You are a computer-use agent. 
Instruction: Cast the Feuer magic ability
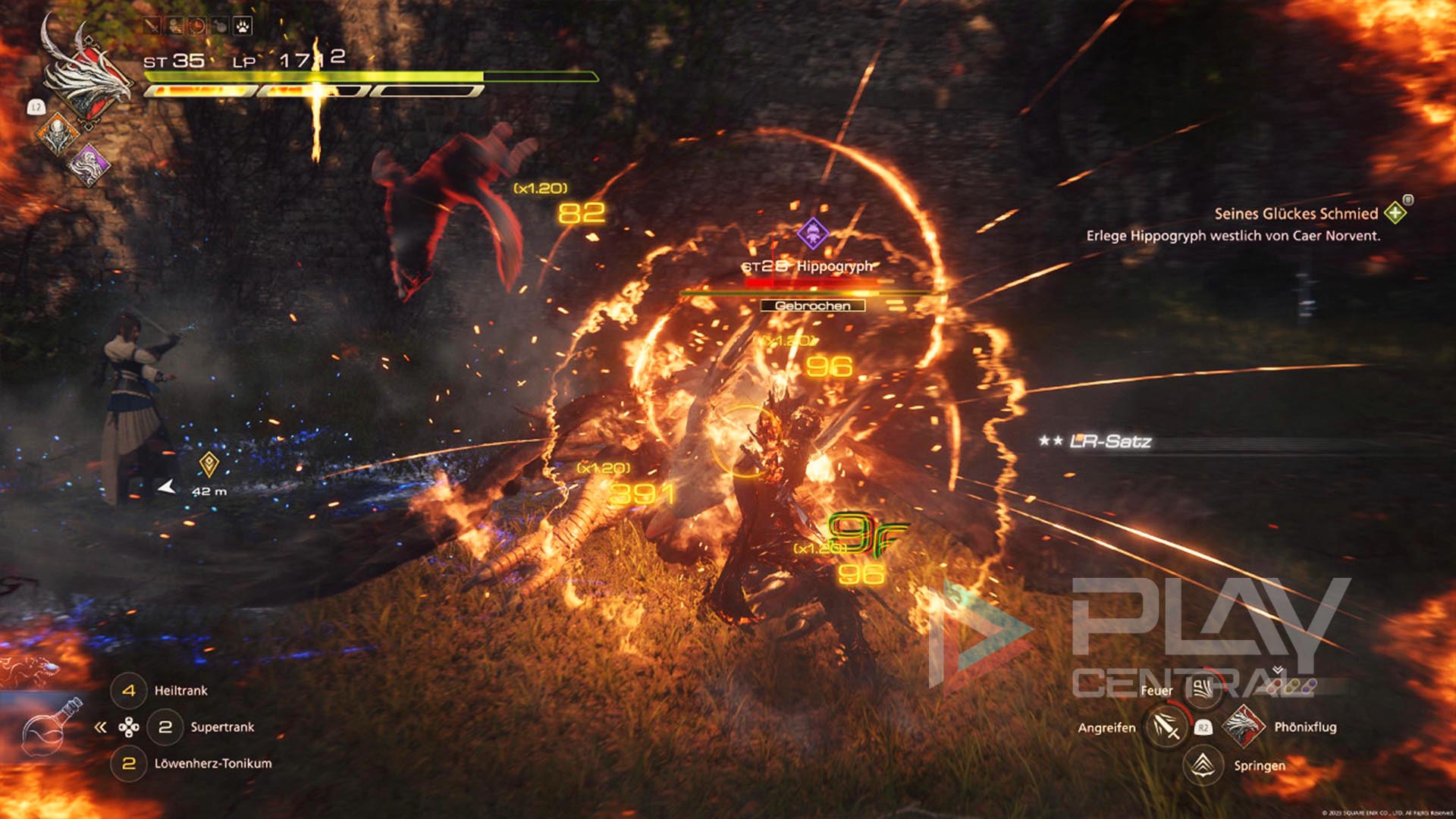(x=1203, y=689)
